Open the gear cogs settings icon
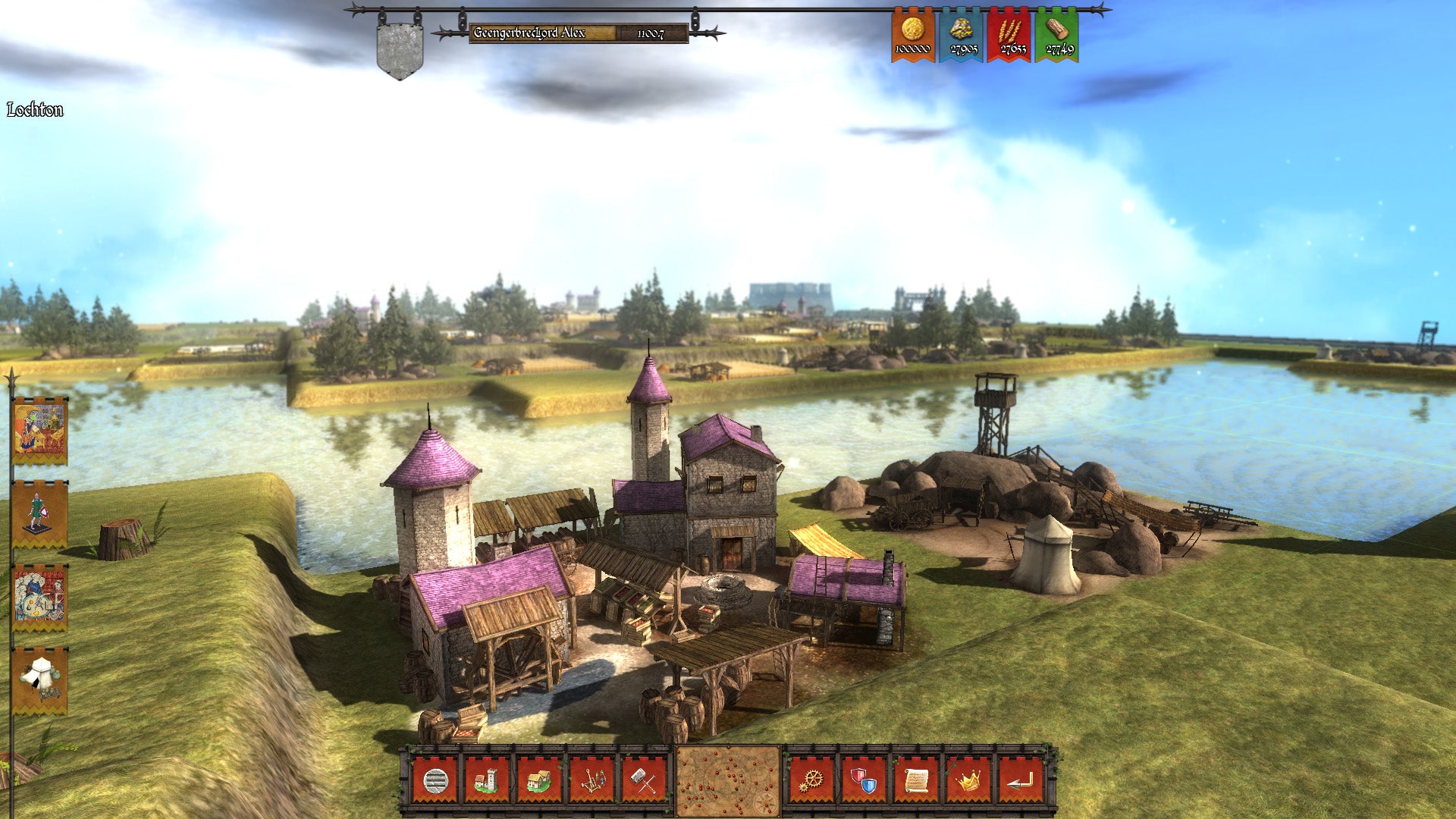The height and width of the screenshot is (819, 1456). point(811,780)
